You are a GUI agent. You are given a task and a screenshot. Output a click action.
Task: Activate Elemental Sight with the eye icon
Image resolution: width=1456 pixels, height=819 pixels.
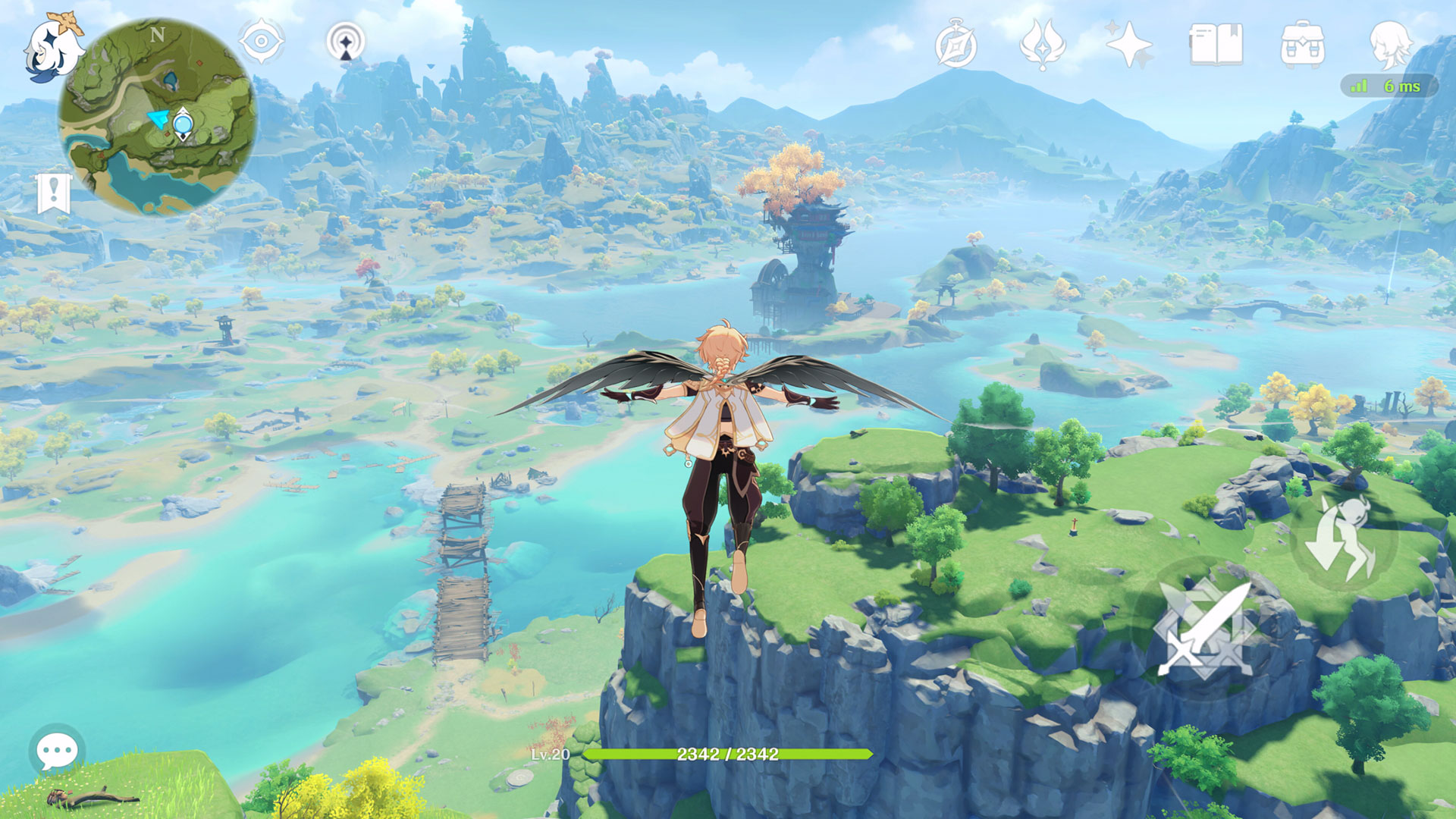tap(262, 42)
